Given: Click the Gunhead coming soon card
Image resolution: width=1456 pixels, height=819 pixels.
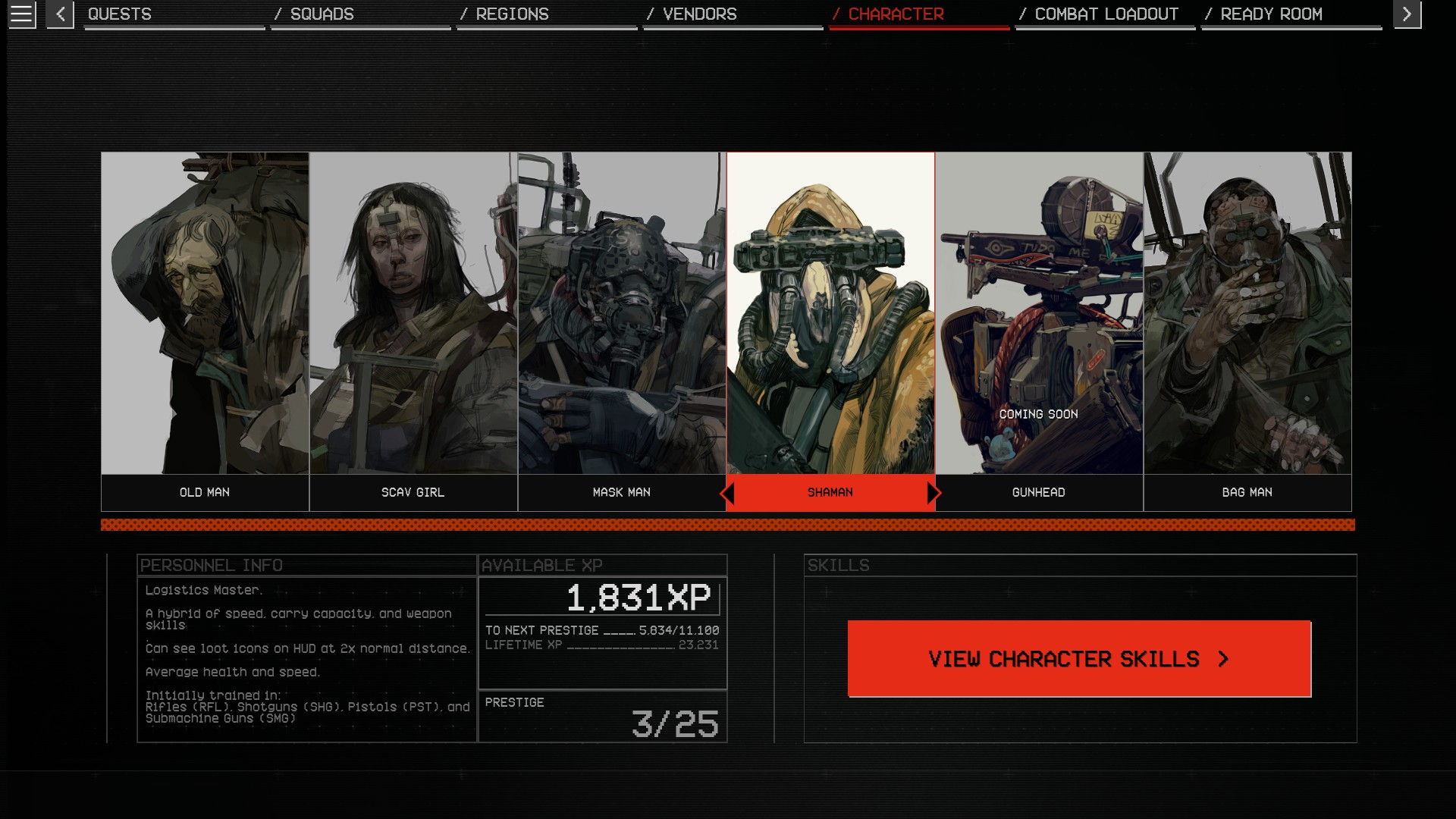Looking at the screenshot, I should [x=1039, y=318].
